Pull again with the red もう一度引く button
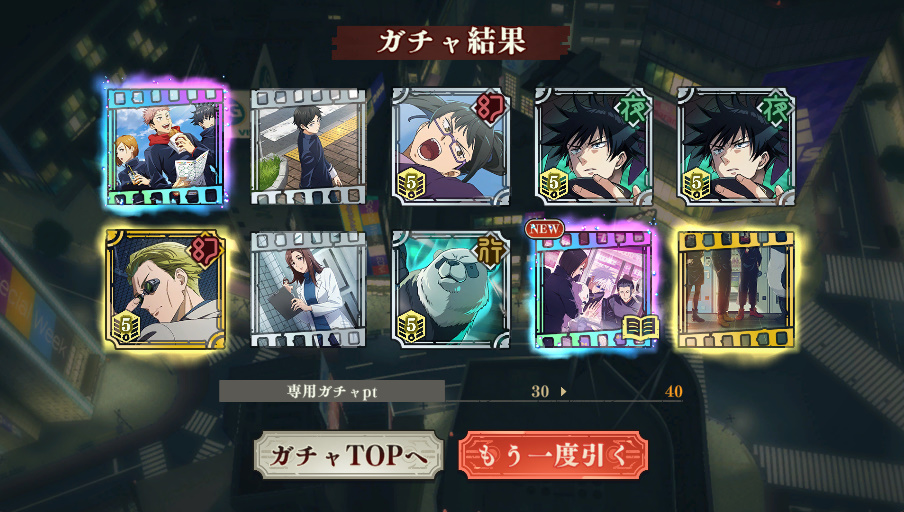This screenshot has width=904, height=512. (553, 456)
